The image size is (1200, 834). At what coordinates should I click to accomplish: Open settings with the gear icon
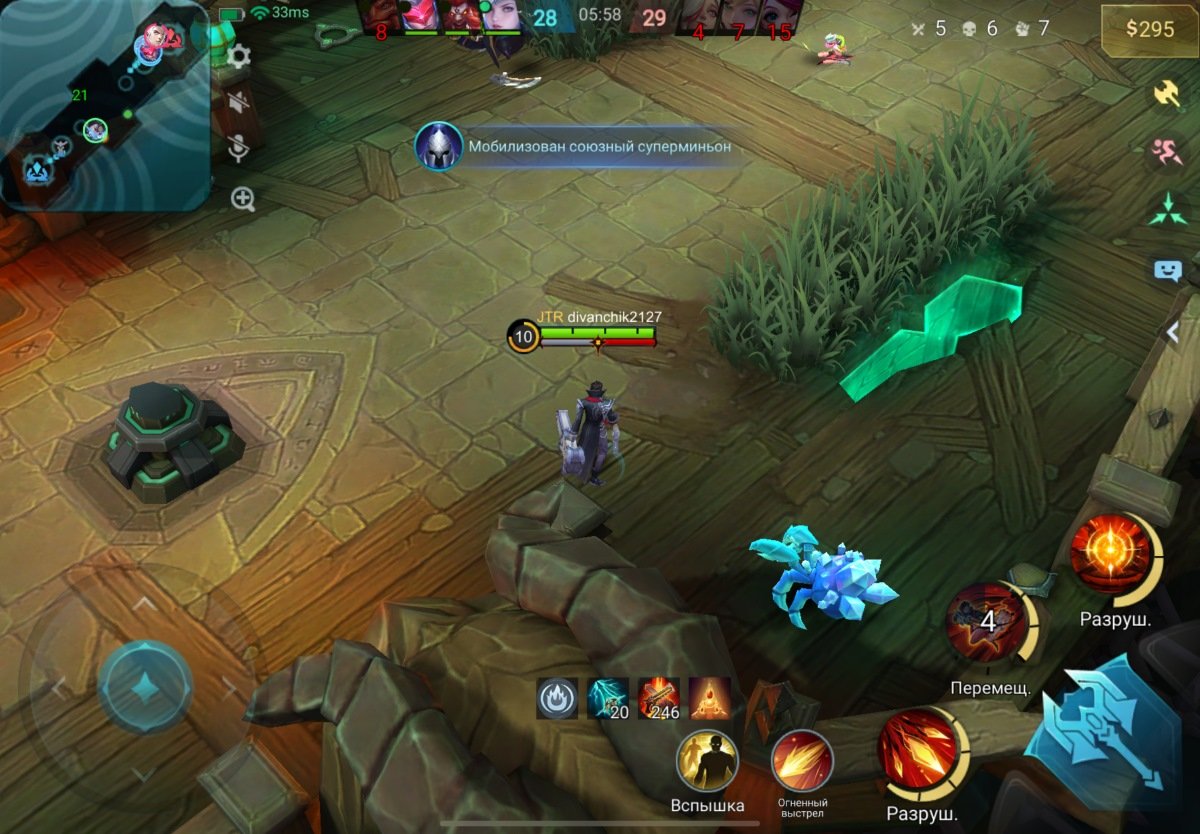[x=239, y=56]
